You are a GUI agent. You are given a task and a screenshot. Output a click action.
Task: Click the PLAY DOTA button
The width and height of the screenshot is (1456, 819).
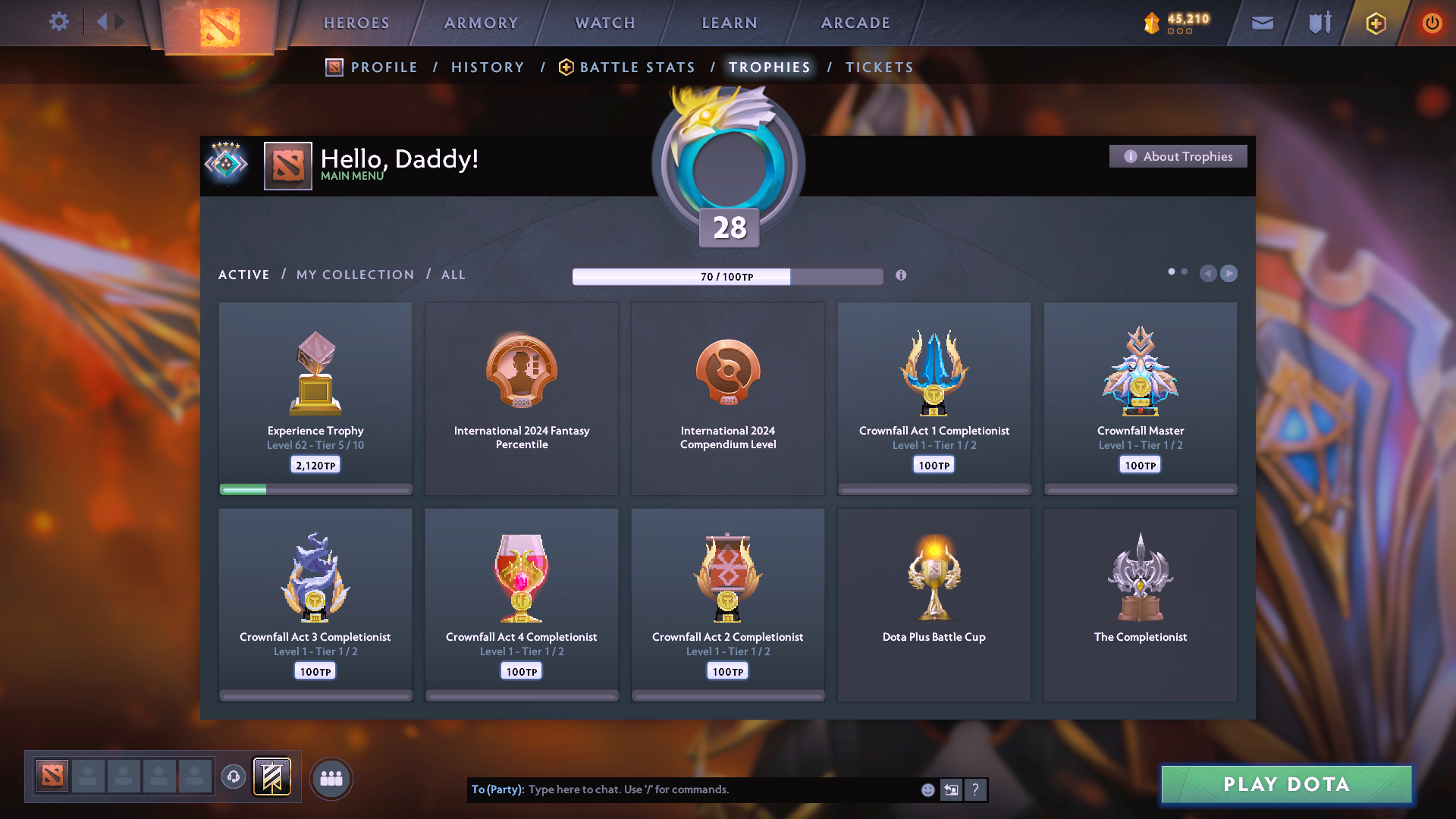[x=1285, y=784]
